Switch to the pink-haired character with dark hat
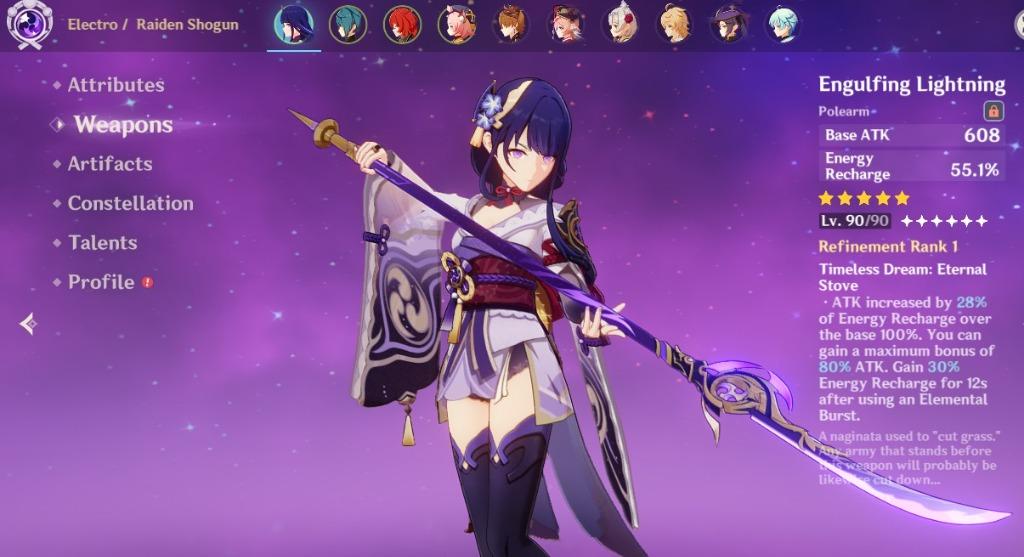 pyautogui.click(x=566, y=25)
